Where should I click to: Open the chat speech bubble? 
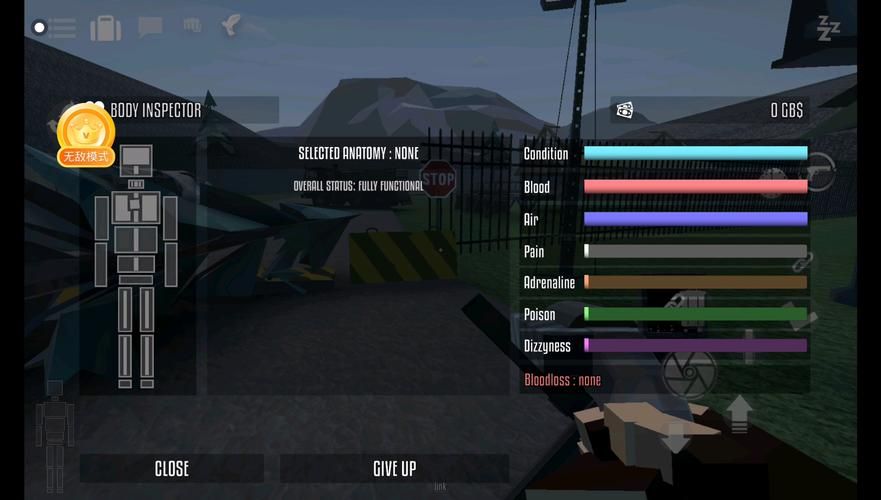coord(151,27)
